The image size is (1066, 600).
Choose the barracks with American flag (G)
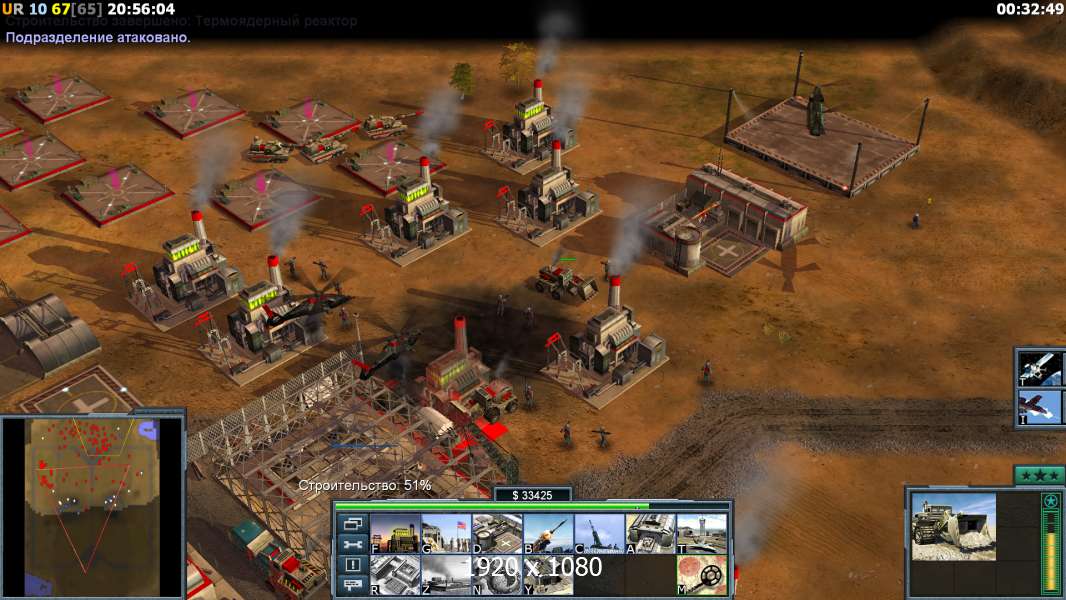(x=446, y=533)
